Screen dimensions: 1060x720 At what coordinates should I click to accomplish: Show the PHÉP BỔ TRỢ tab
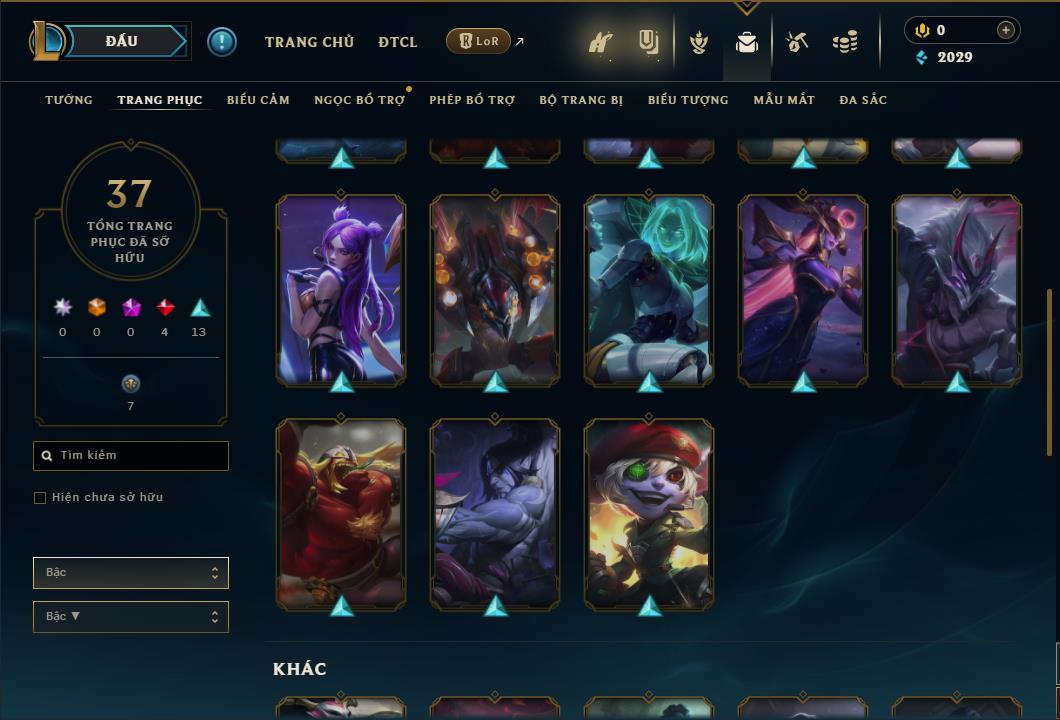[472, 100]
